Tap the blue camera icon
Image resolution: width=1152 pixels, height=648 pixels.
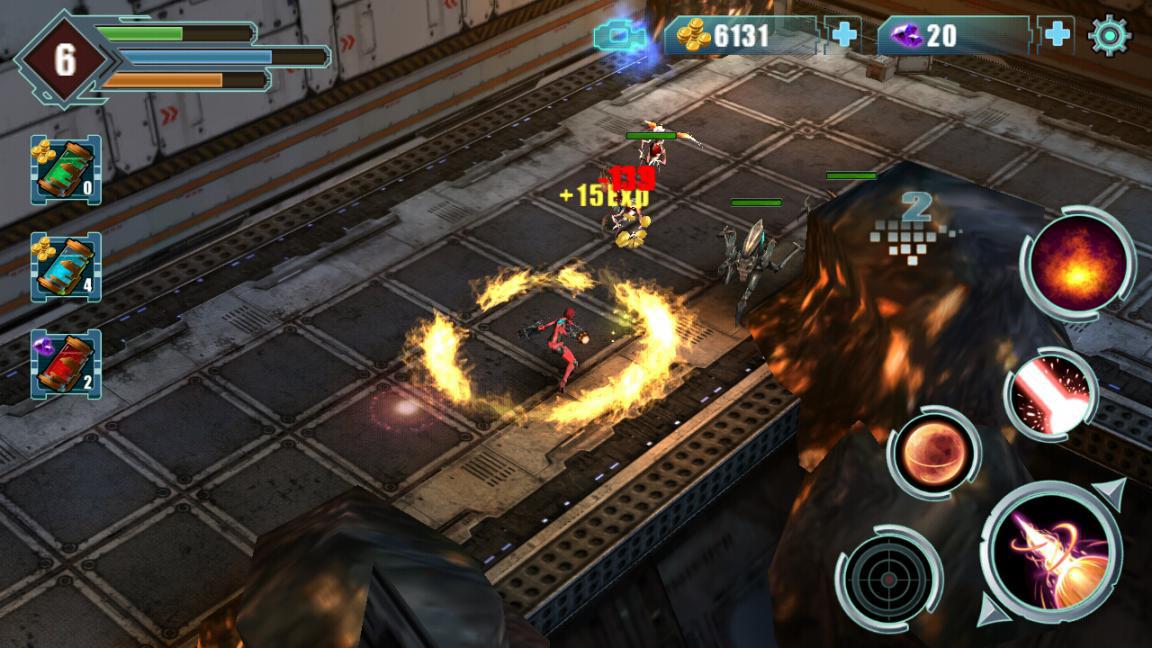620,38
